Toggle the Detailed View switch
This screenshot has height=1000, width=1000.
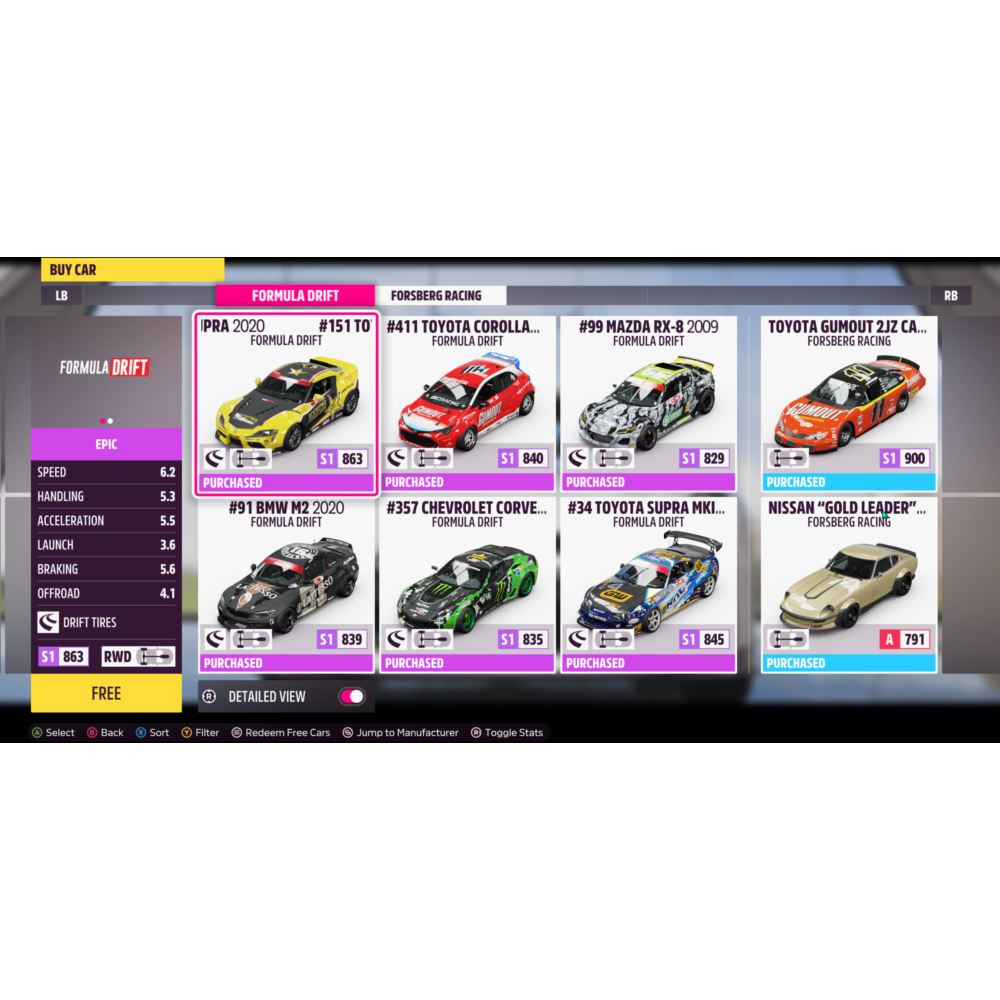coord(351,696)
